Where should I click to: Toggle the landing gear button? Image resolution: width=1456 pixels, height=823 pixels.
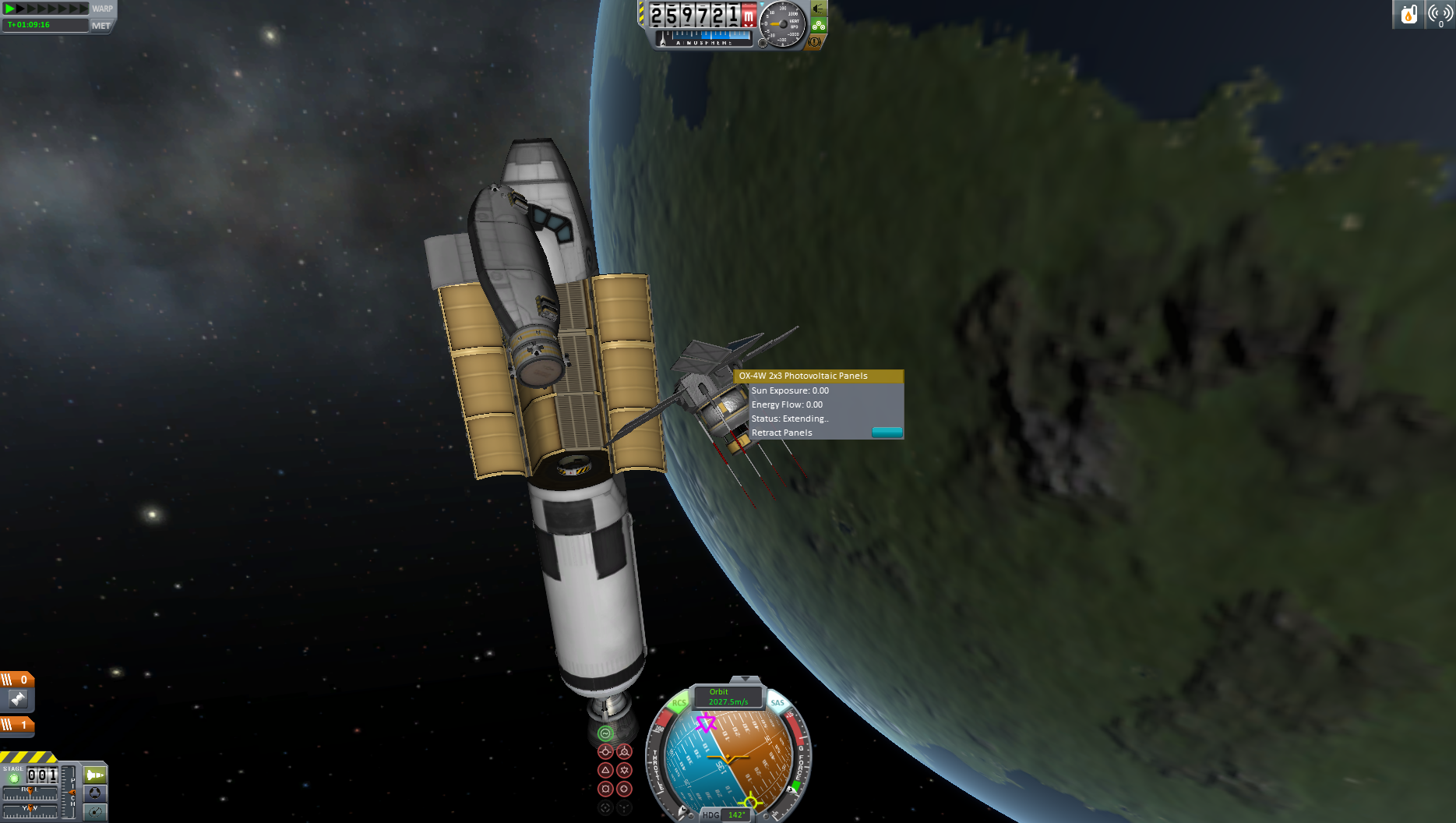(x=818, y=25)
